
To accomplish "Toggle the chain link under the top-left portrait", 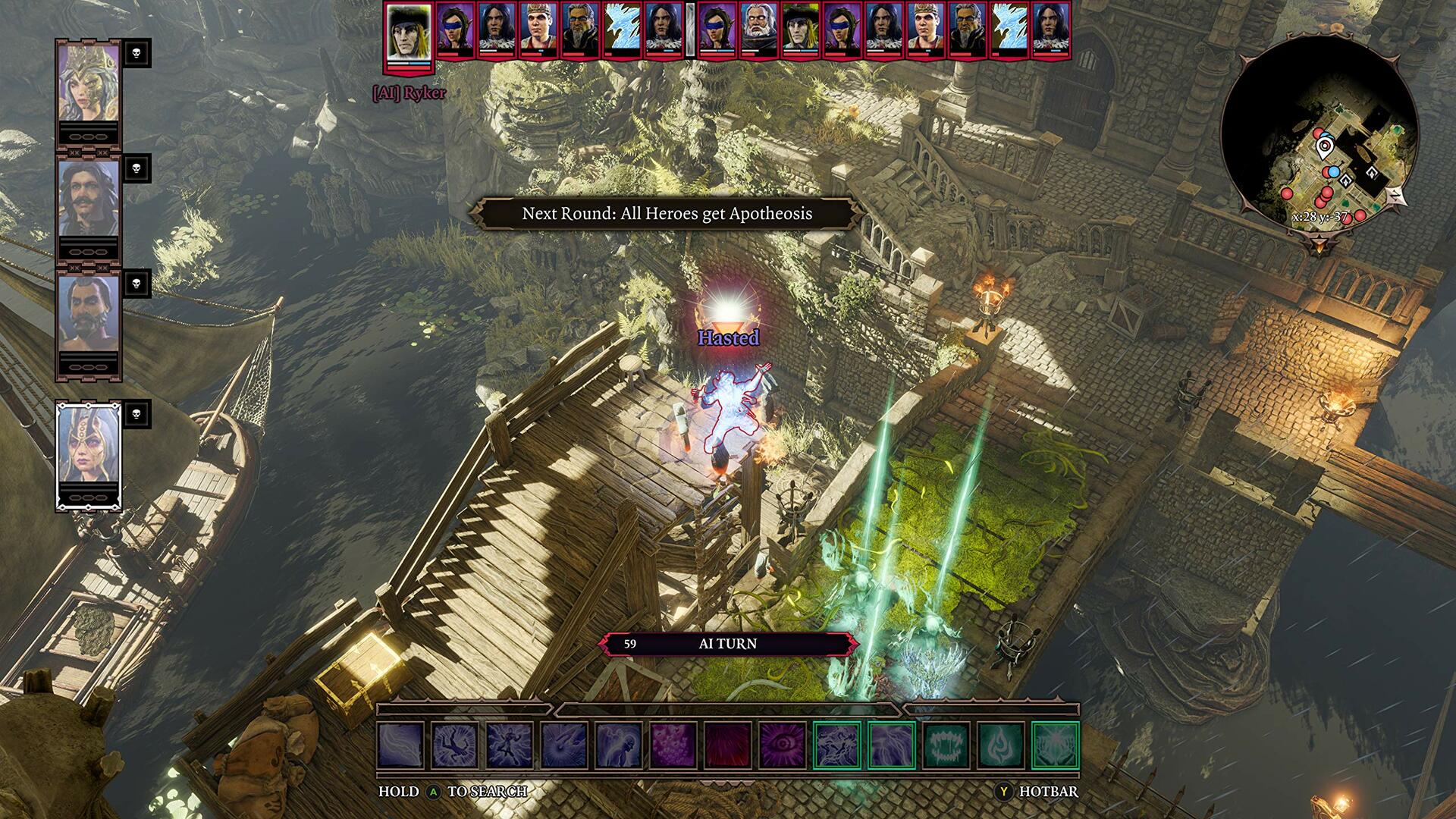I will [89, 136].
